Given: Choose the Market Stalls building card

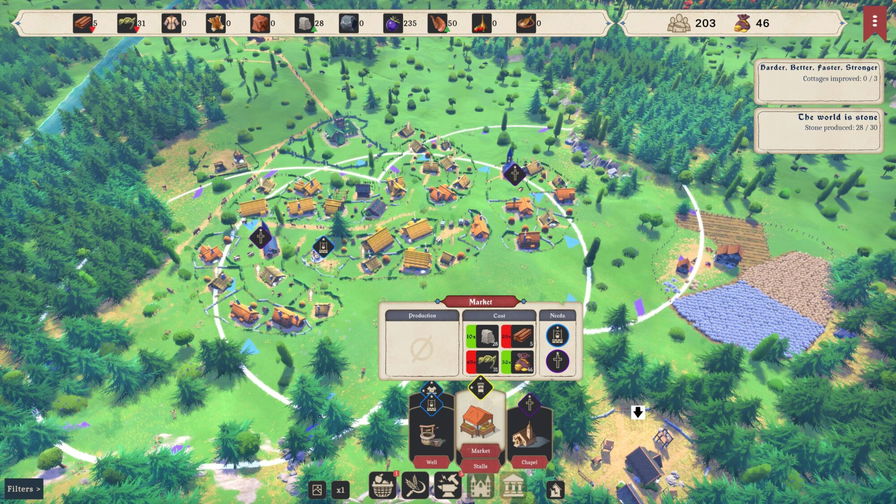Looking at the screenshot, I should 480,428.
